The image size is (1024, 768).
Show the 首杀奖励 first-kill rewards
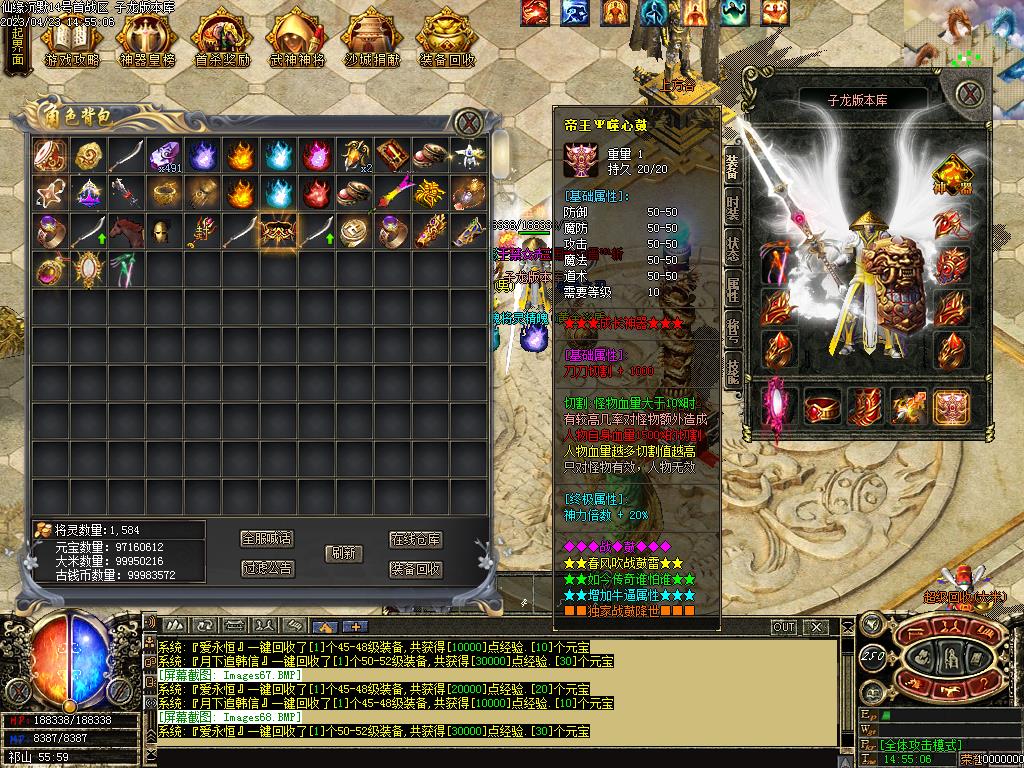point(222,40)
